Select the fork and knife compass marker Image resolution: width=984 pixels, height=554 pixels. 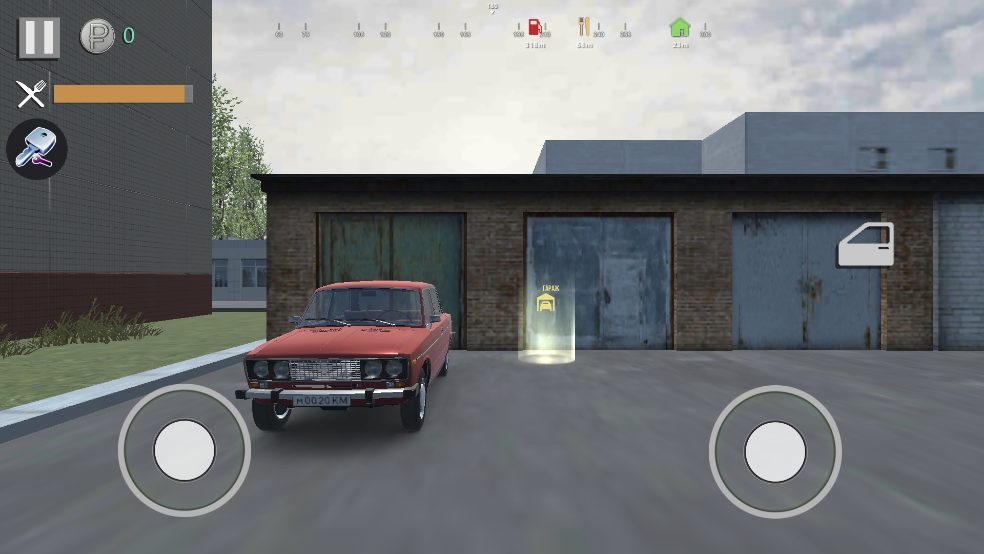[x=585, y=28]
